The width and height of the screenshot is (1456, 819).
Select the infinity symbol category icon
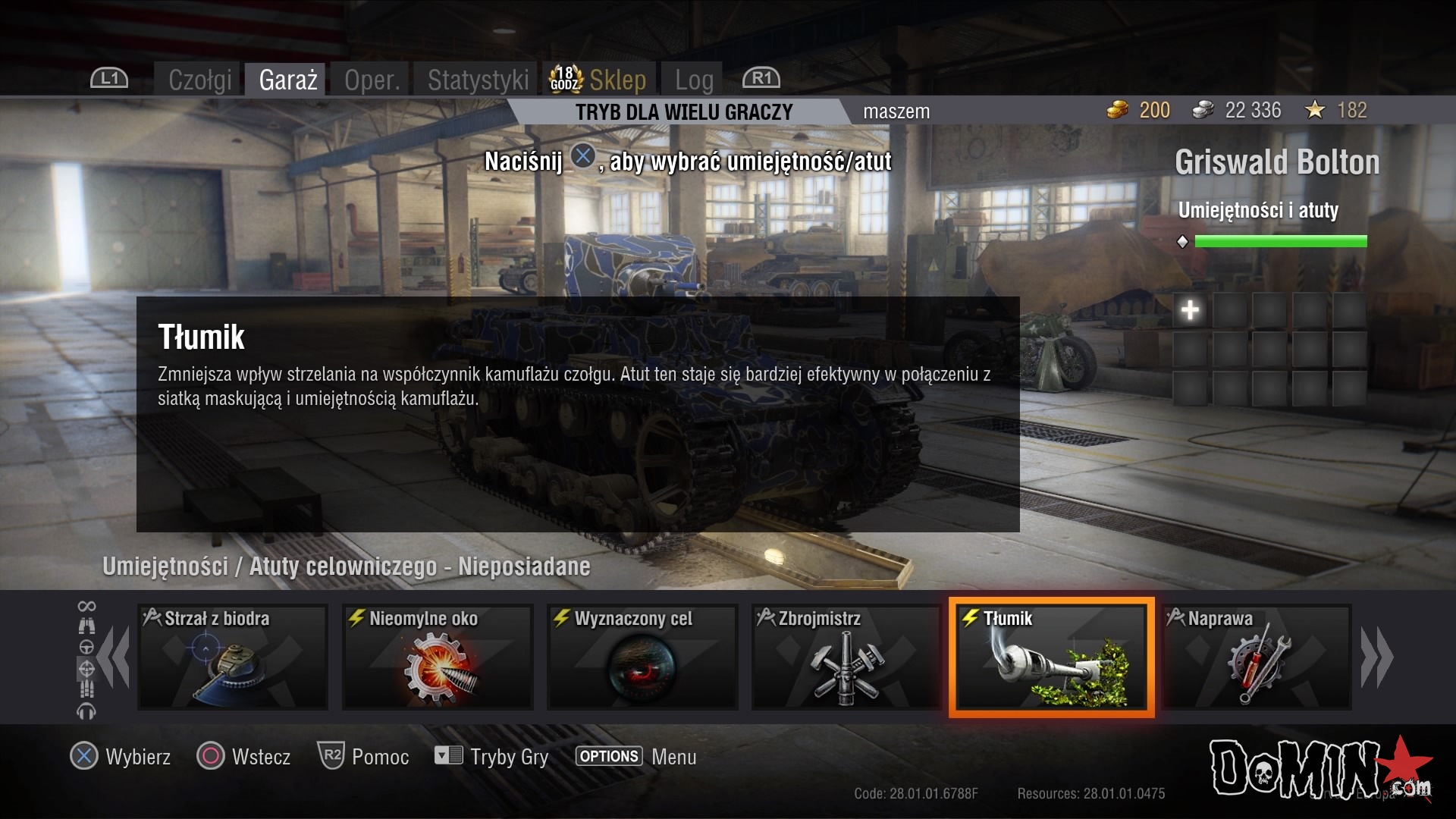tap(86, 606)
